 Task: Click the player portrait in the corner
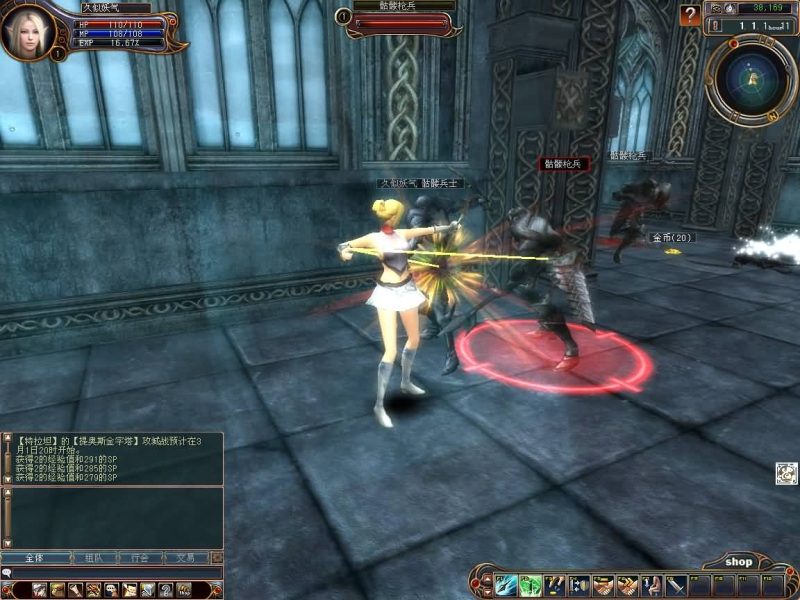point(28,32)
